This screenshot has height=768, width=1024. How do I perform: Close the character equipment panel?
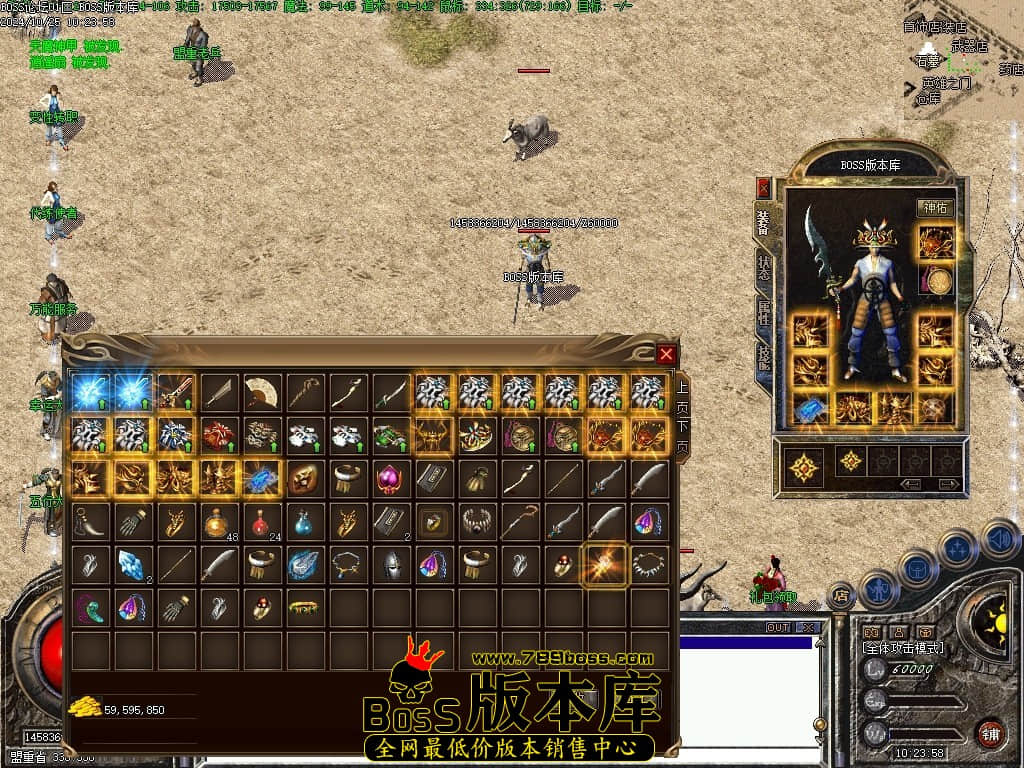click(x=764, y=187)
